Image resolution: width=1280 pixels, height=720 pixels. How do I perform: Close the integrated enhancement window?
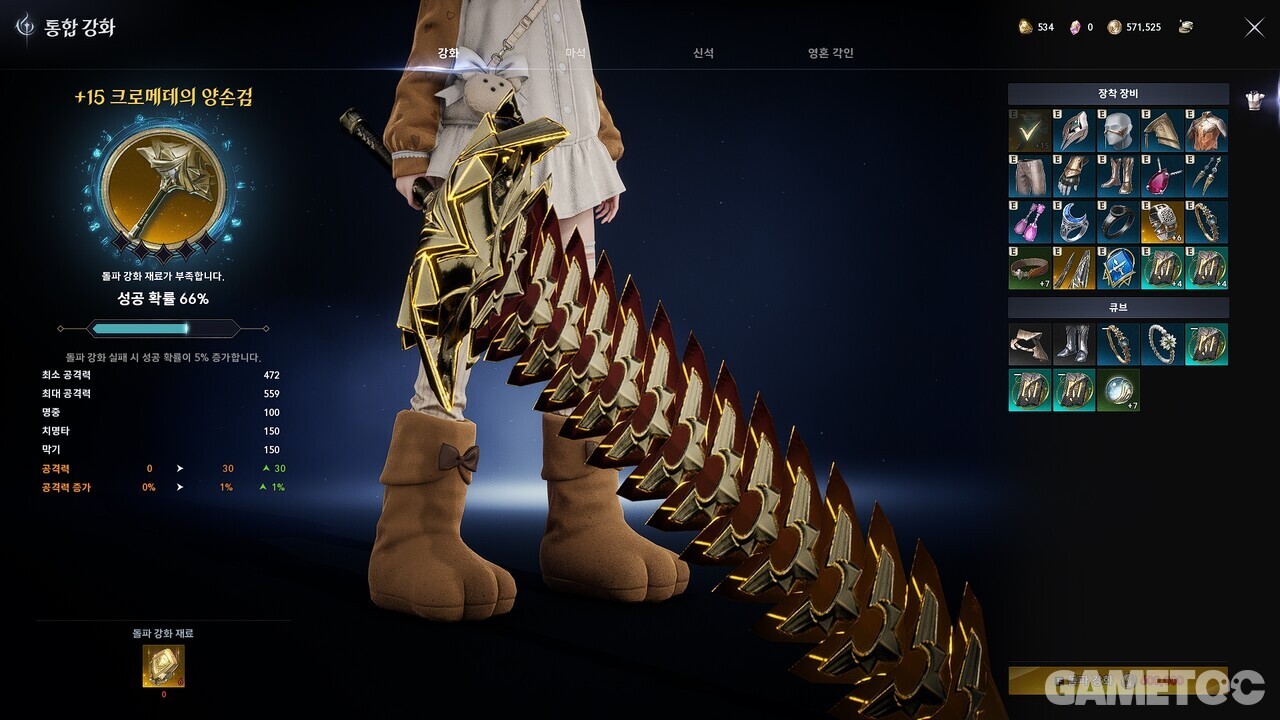[x=1254, y=28]
